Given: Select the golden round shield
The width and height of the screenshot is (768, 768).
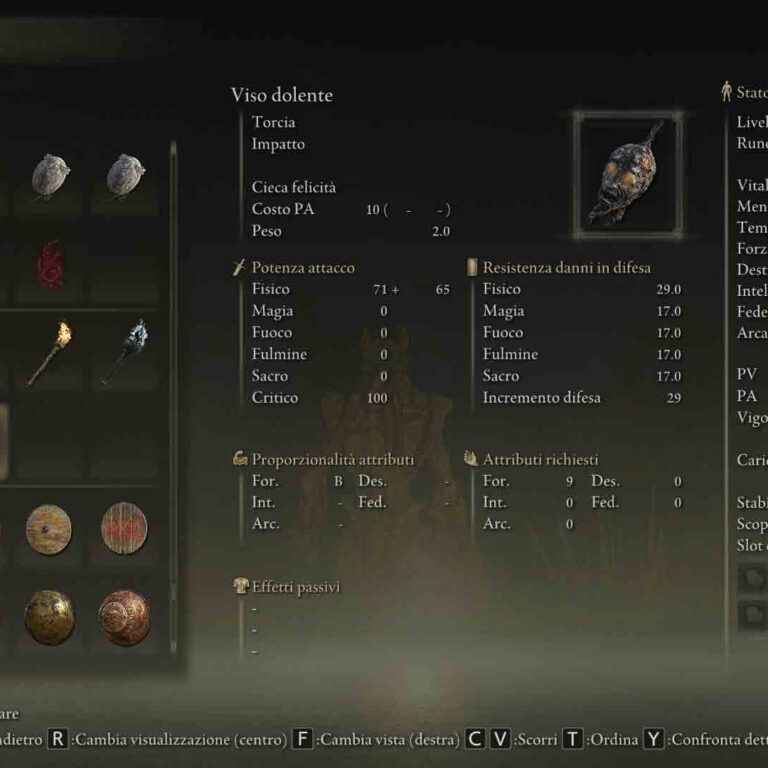Looking at the screenshot, I should [x=49, y=616].
